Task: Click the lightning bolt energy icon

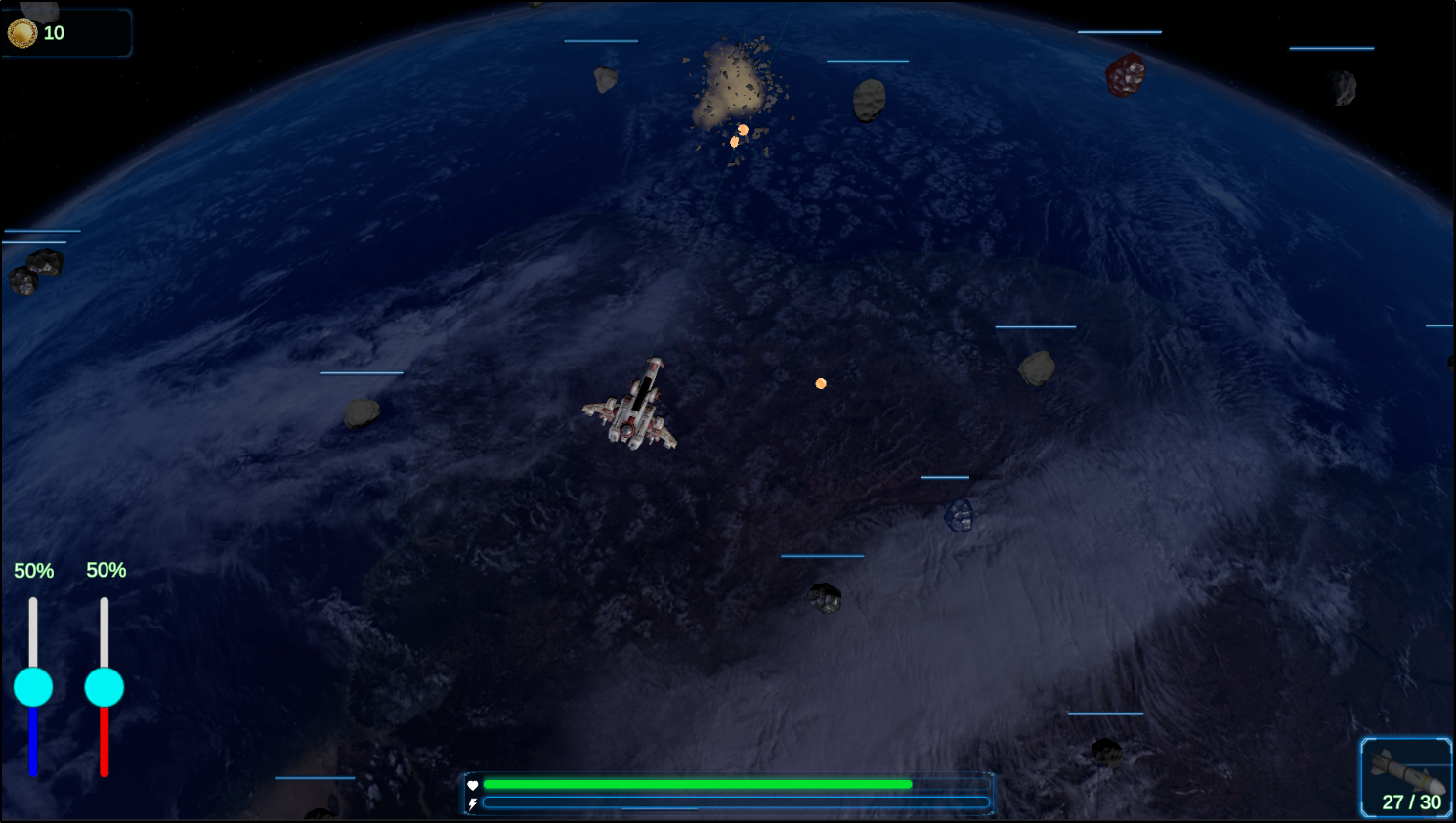Action: point(473,805)
